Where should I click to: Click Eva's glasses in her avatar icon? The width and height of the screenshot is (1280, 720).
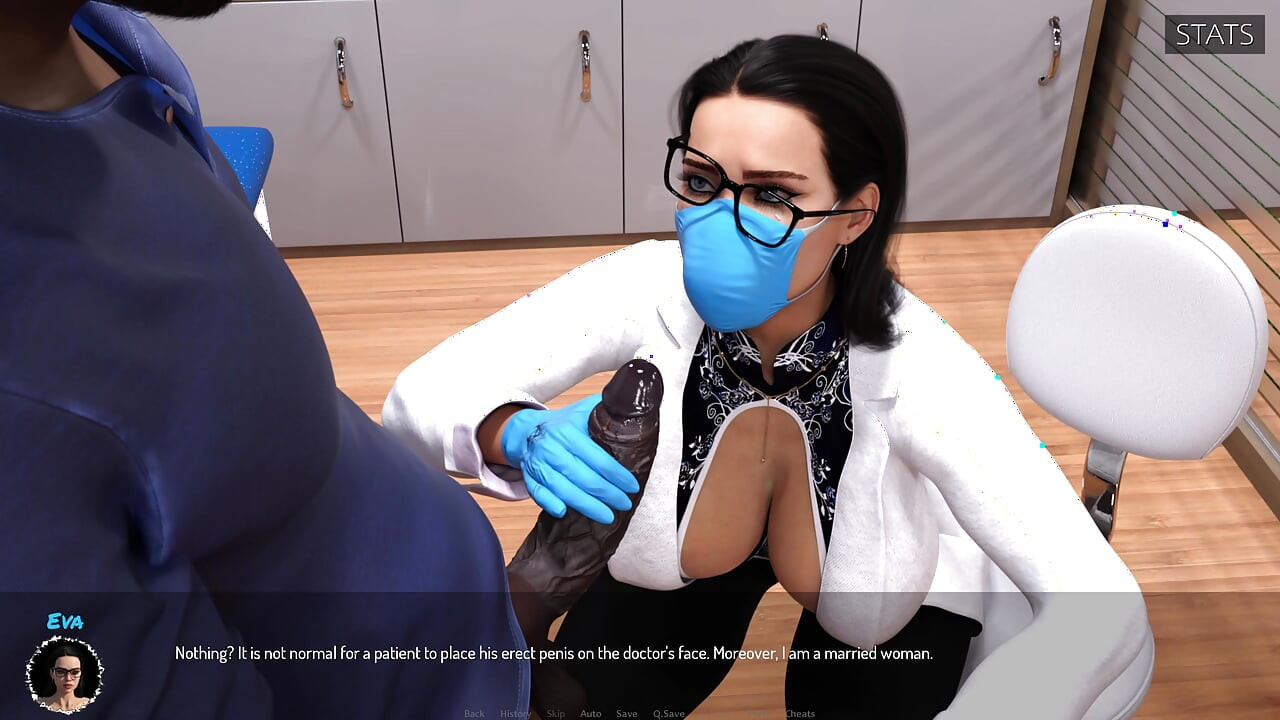click(x=64, y=670)
